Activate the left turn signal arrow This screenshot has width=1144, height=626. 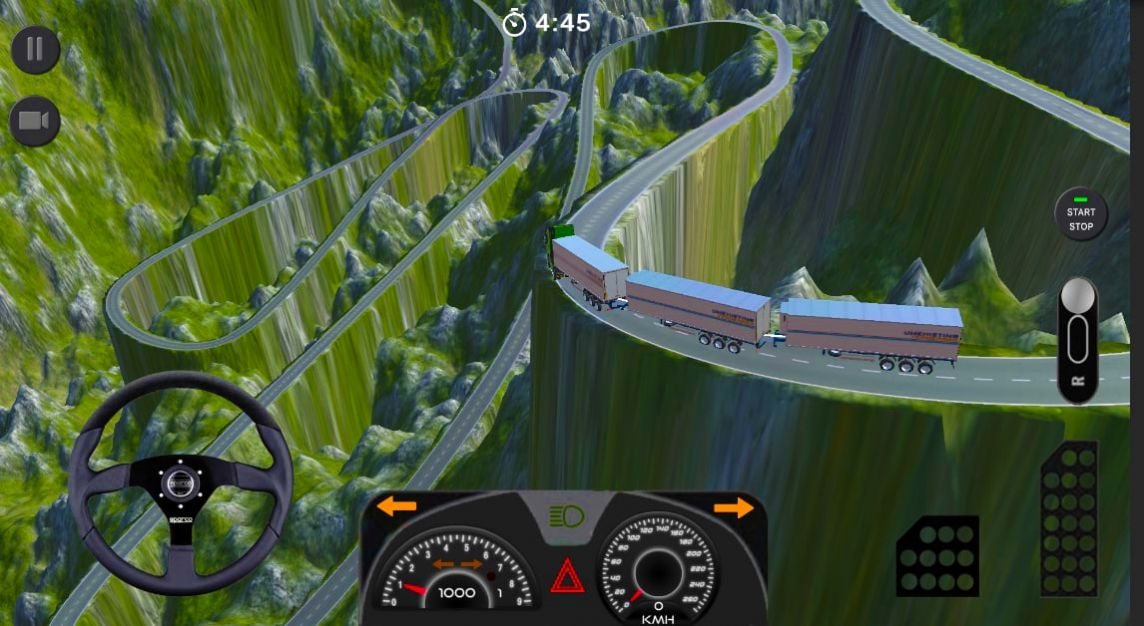click(397, 507)
